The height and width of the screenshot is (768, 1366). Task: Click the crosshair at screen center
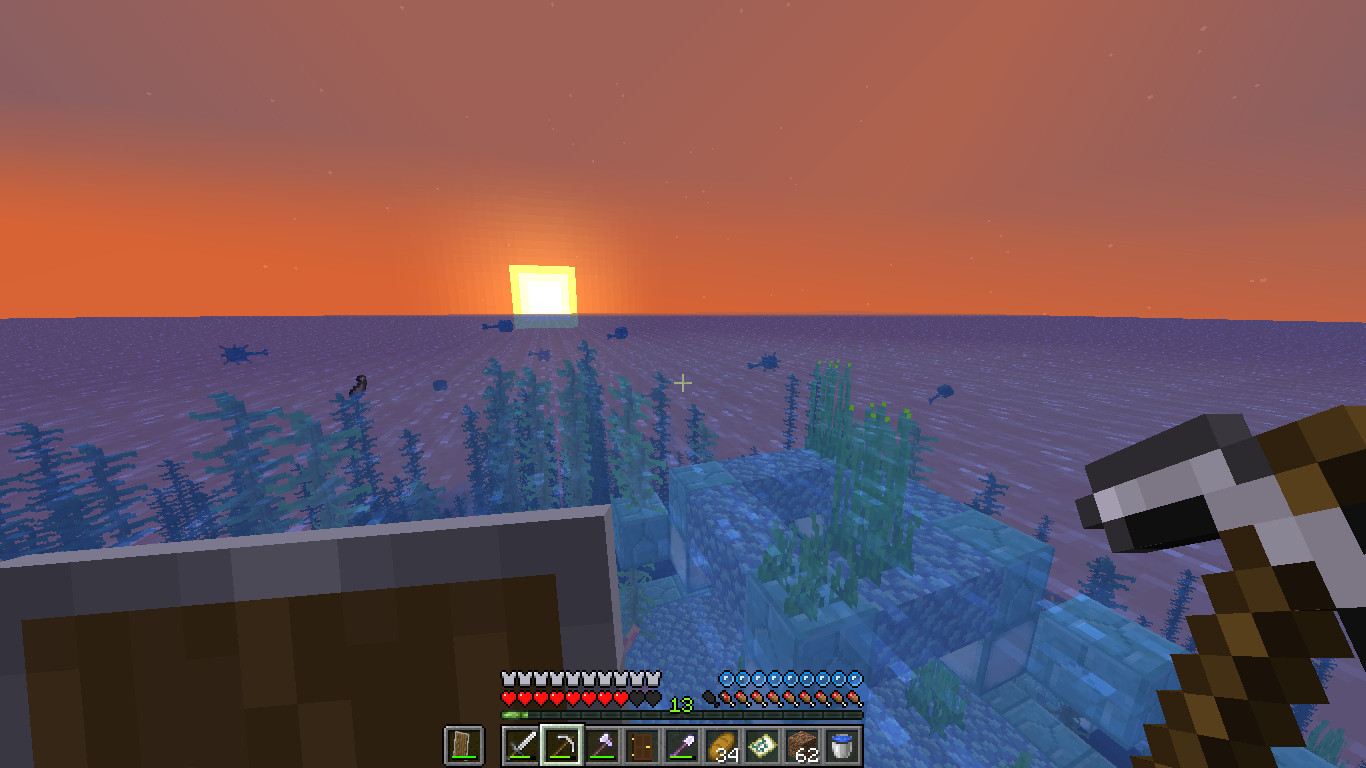tap(683, 383)
